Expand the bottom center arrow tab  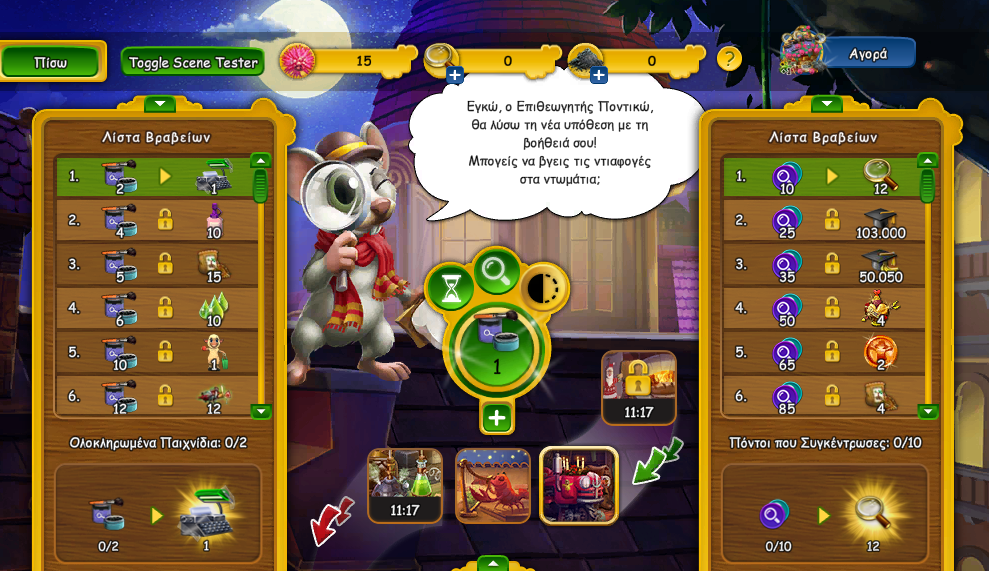[x=493, y=564]
